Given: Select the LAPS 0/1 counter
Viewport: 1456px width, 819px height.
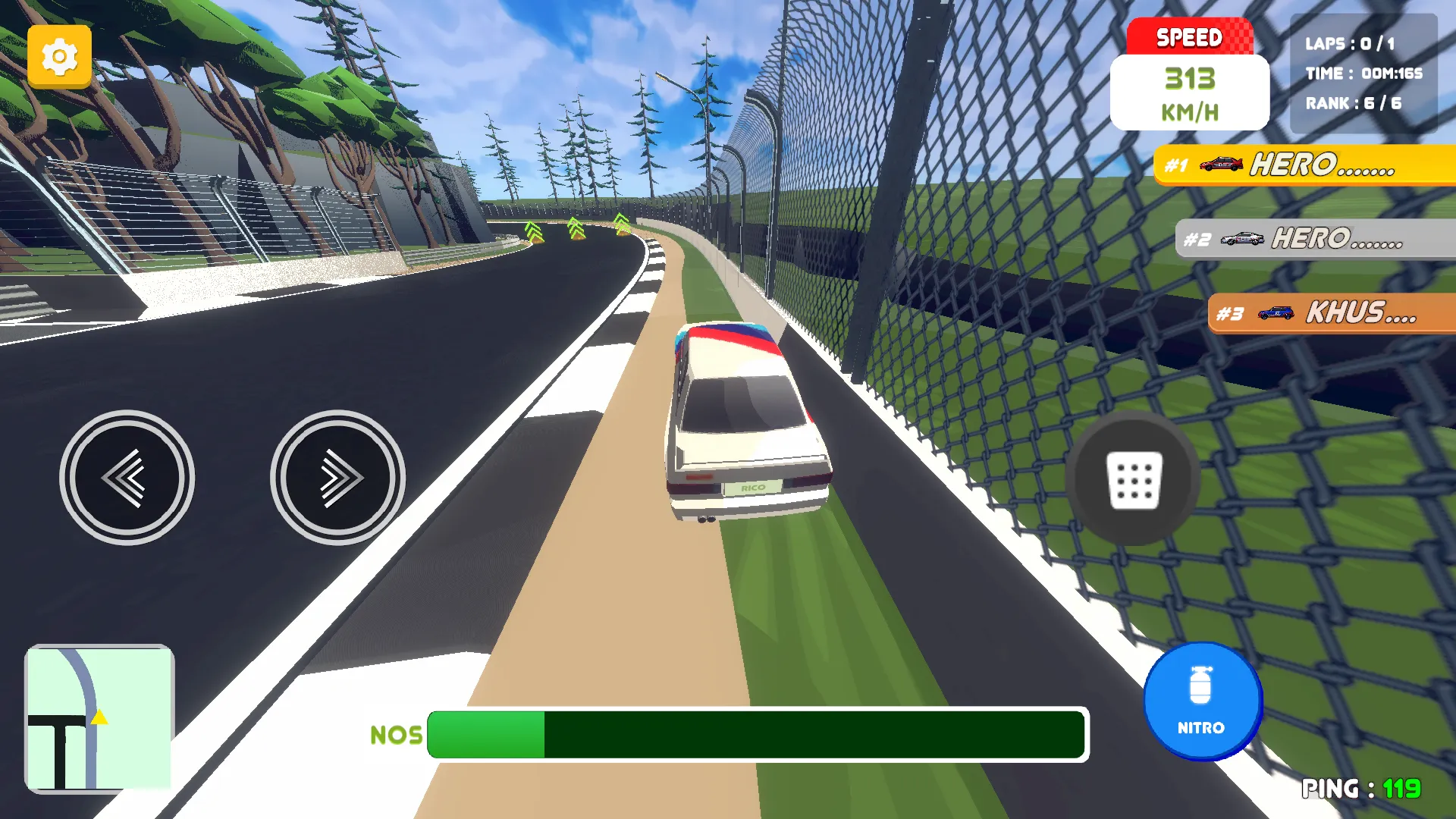Looking at the screenshot, I should click(x=1351, y=43).
